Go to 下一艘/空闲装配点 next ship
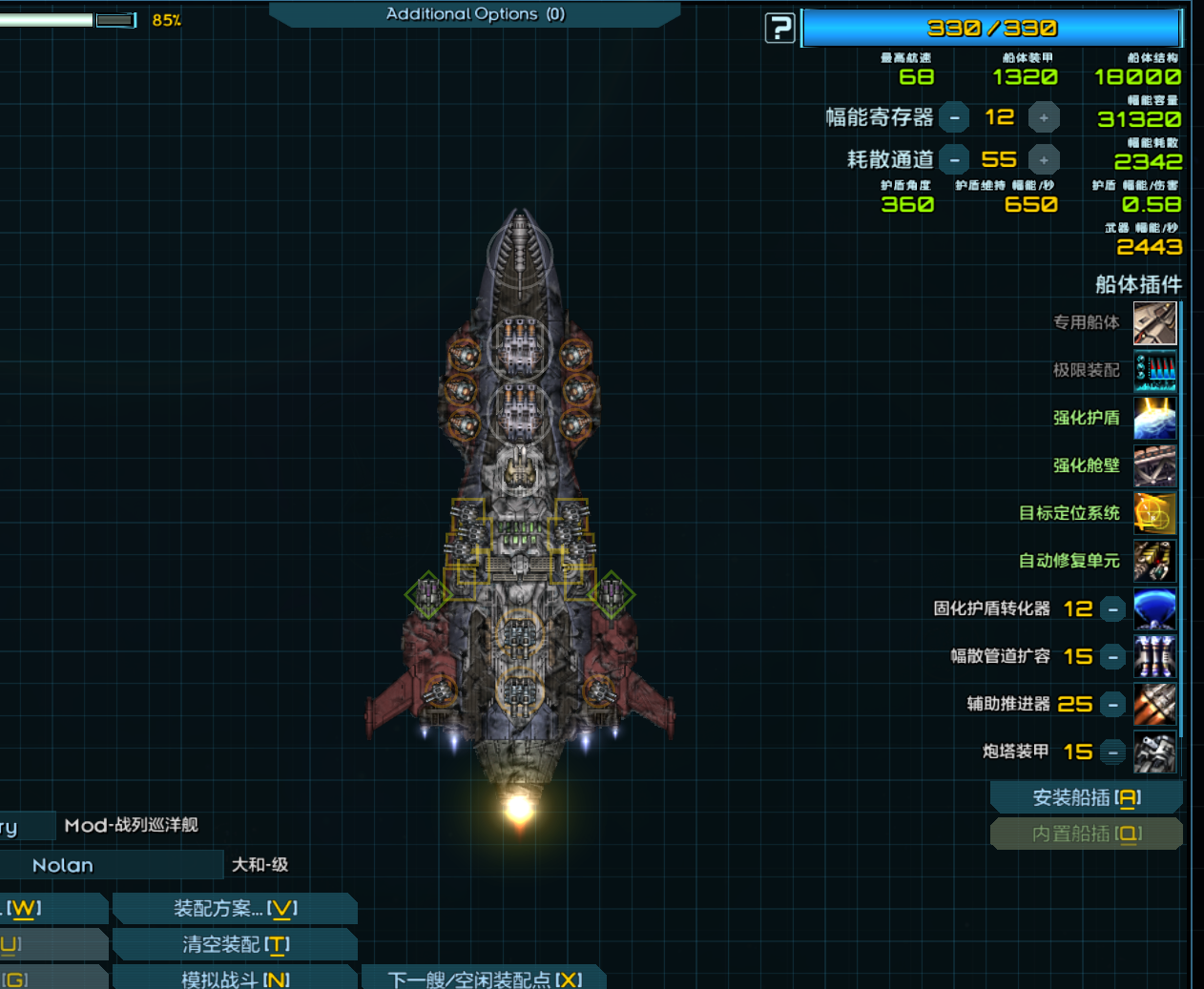 click(x=484, y=979)
